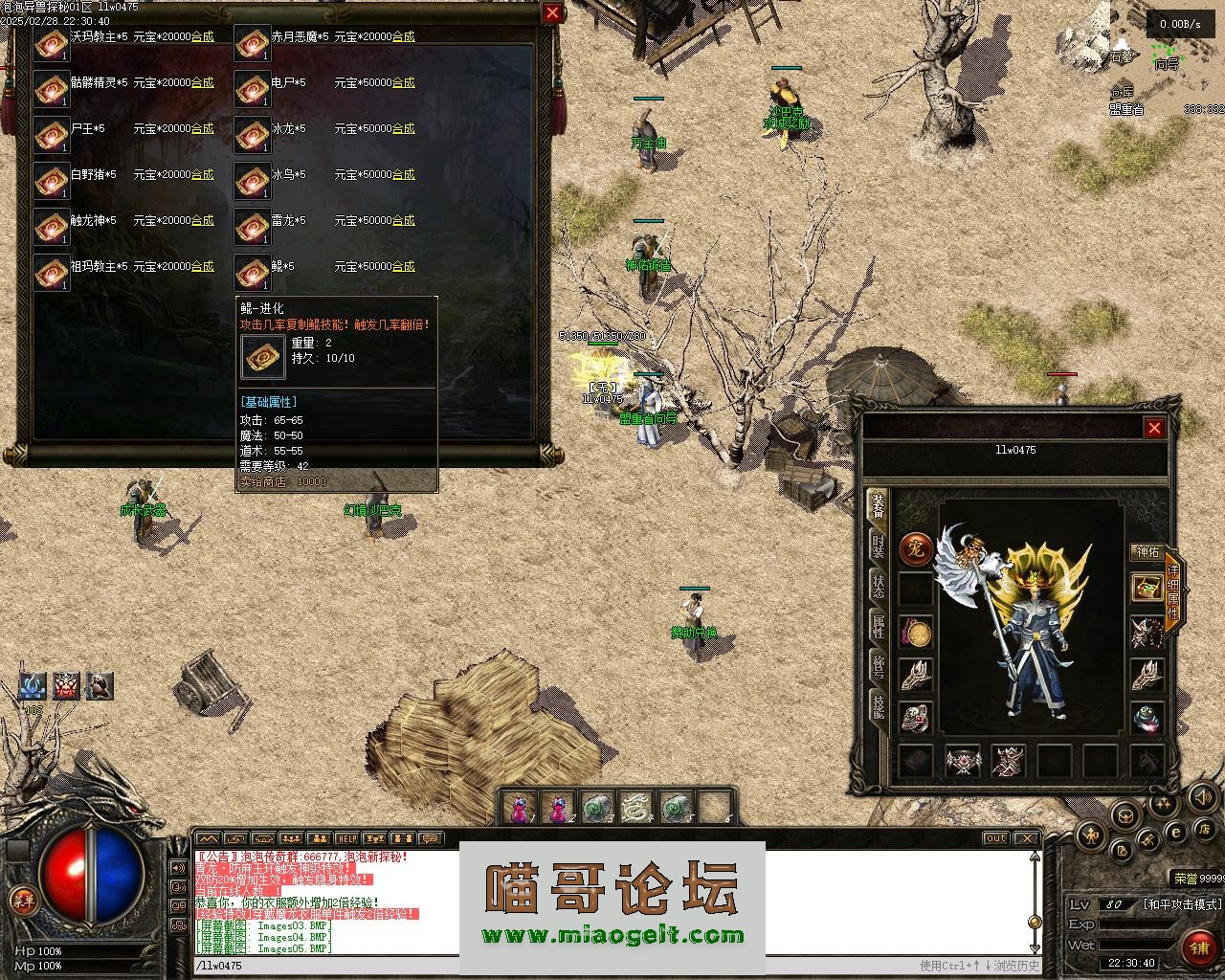Open the 状态 tab

[878, 587]
